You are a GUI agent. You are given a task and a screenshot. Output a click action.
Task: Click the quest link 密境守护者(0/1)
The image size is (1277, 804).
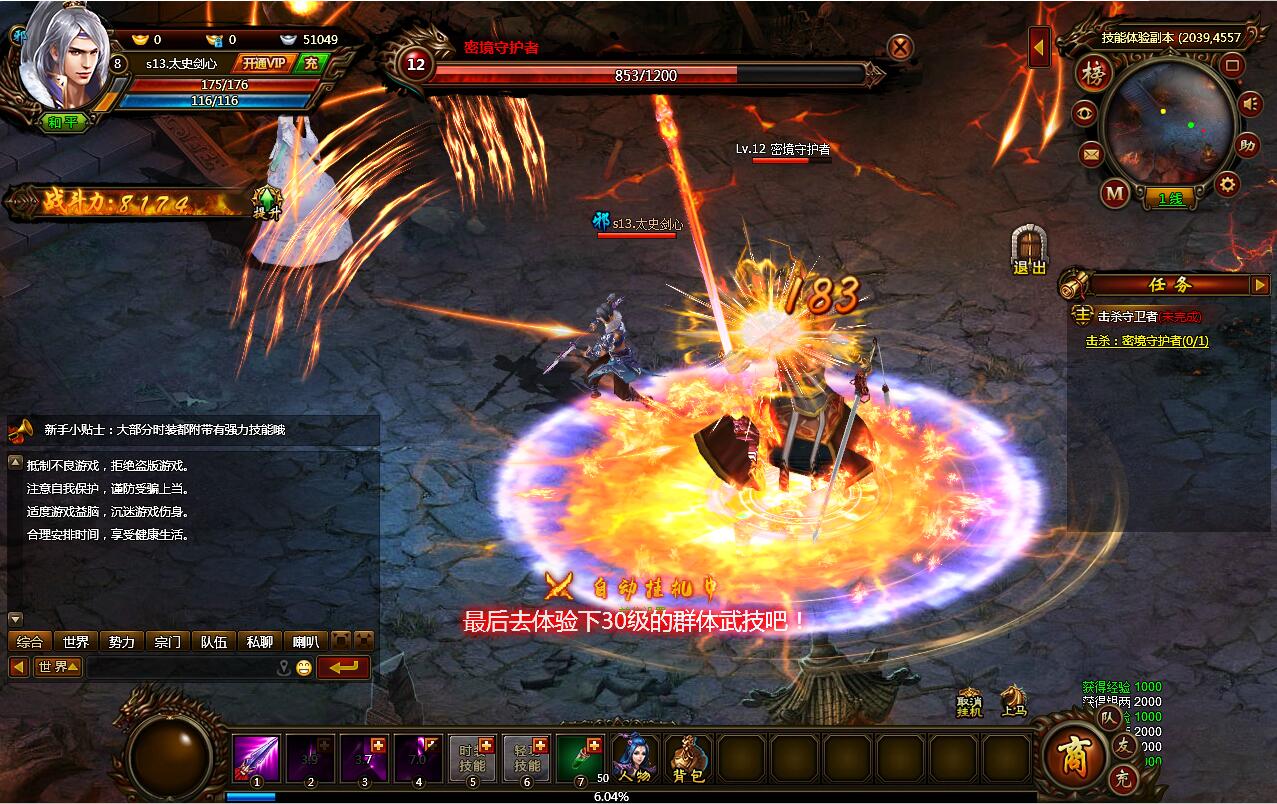(x=1147, y=341)
